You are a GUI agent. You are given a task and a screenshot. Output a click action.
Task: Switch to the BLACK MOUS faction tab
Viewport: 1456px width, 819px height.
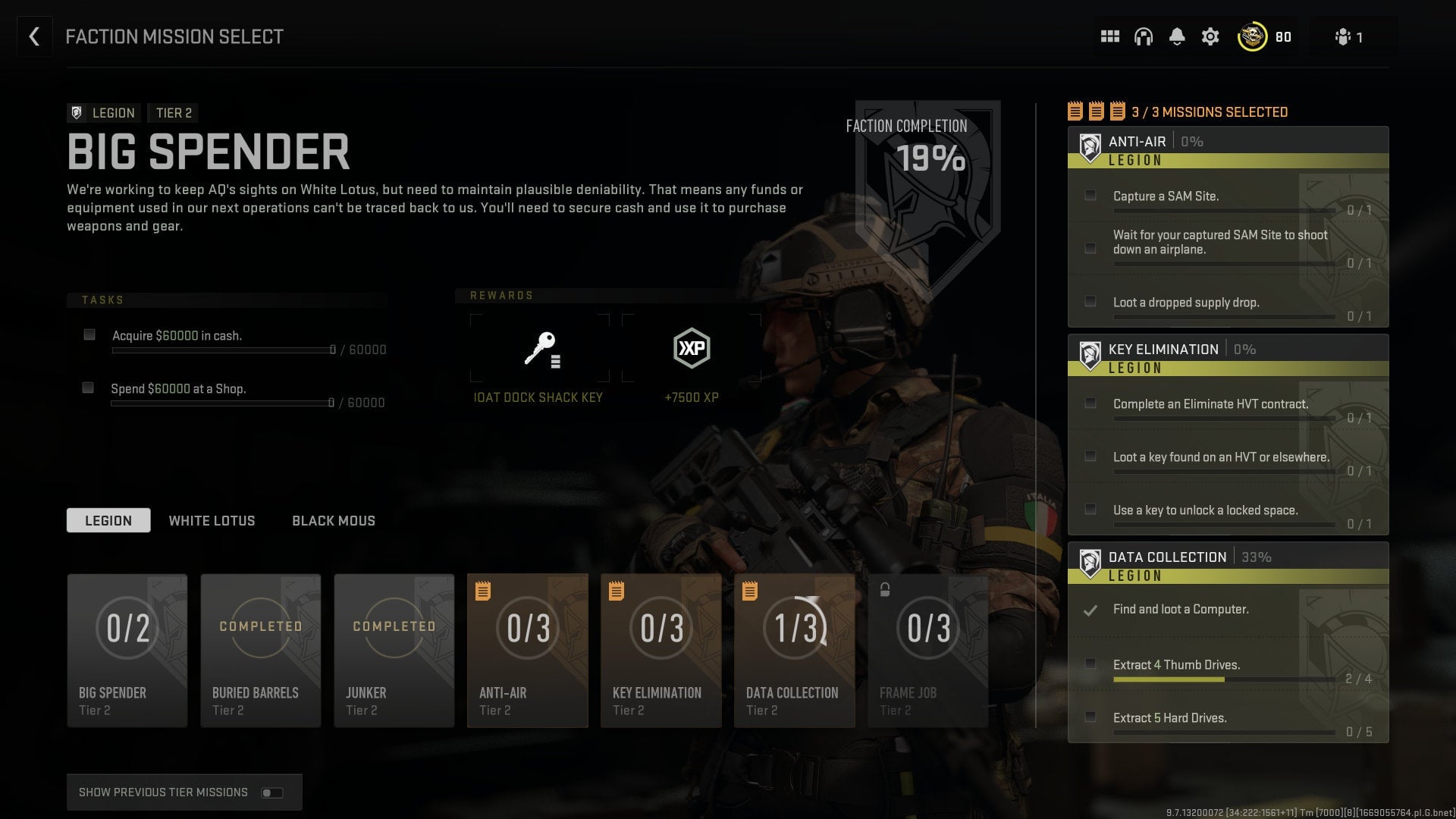click(333, 520)
